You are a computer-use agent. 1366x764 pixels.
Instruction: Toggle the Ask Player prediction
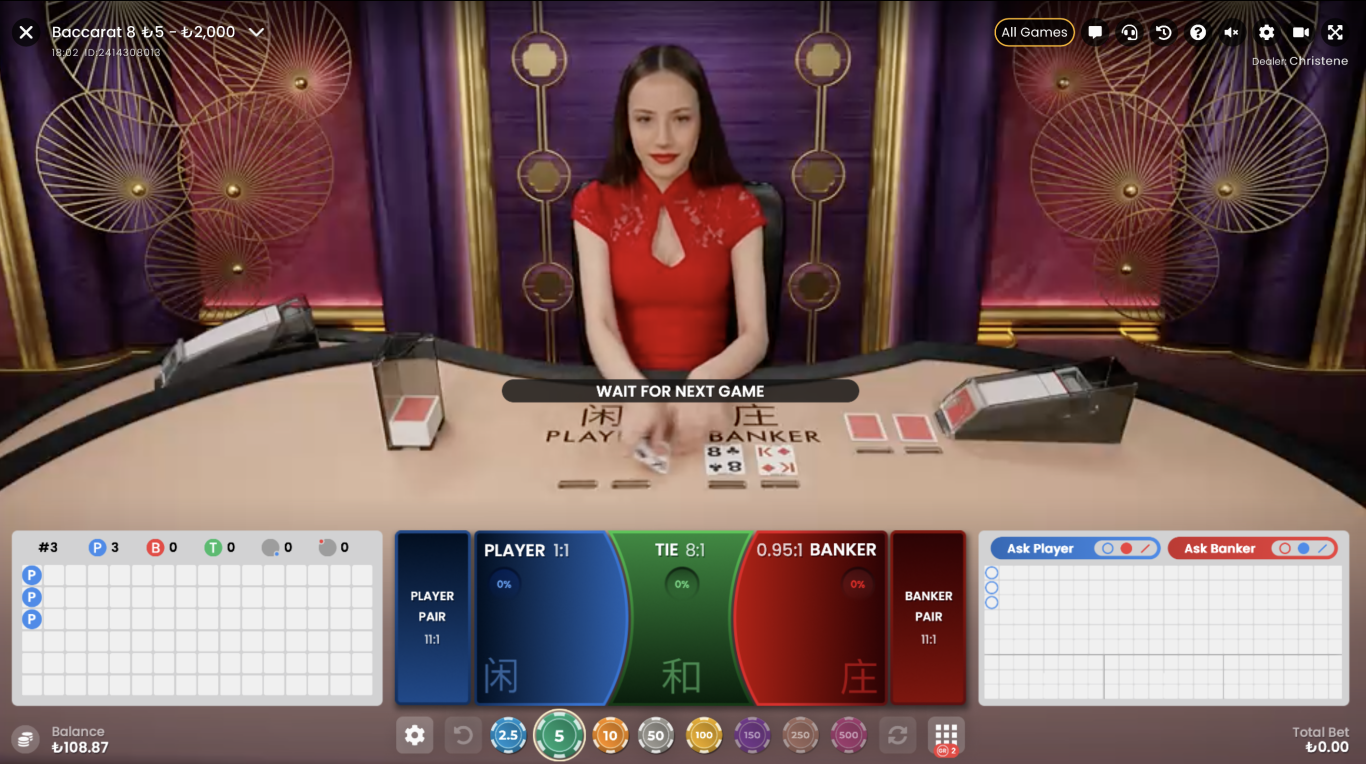1074,547
